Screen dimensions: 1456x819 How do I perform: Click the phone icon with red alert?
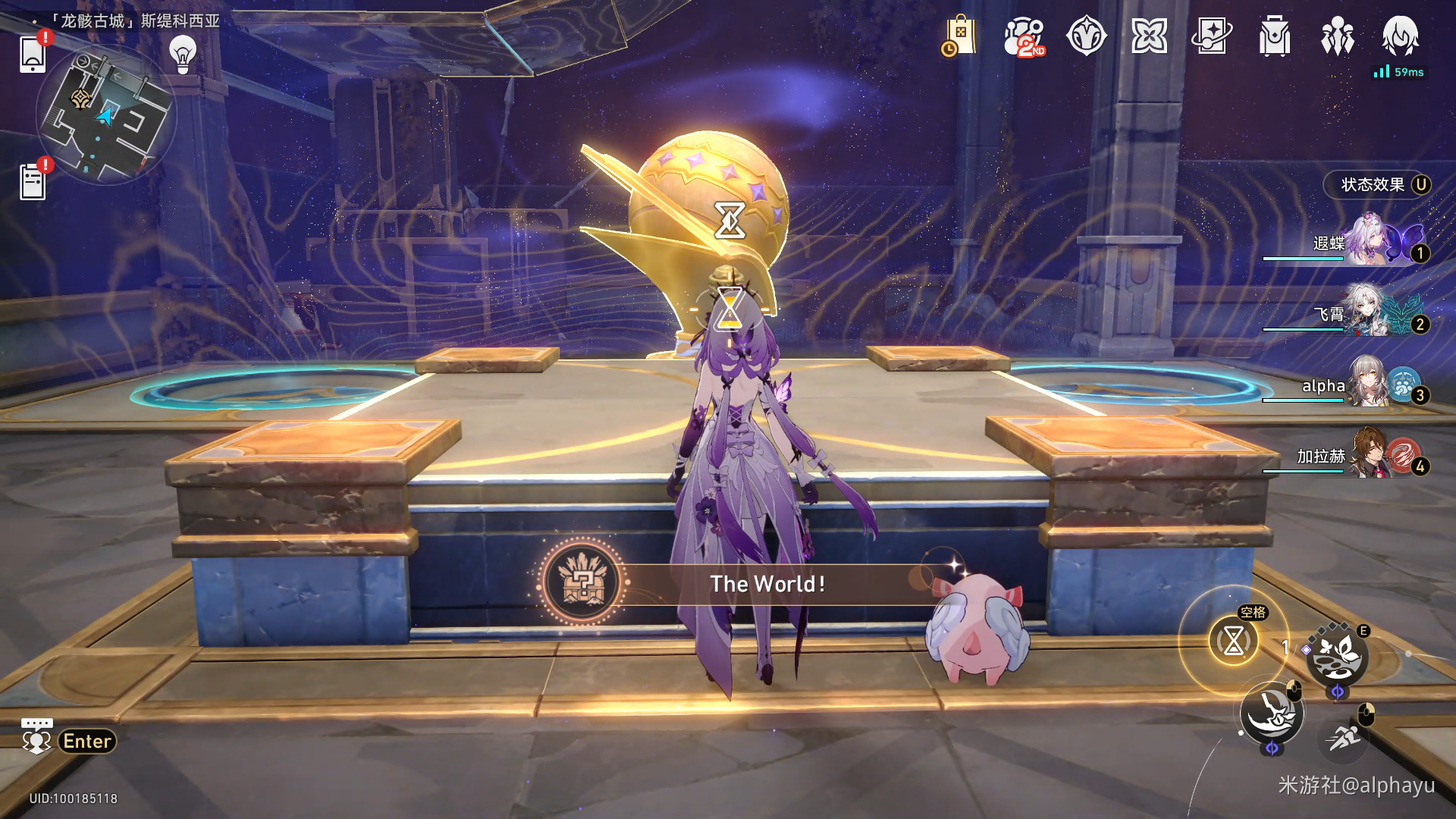coord(33,55)
